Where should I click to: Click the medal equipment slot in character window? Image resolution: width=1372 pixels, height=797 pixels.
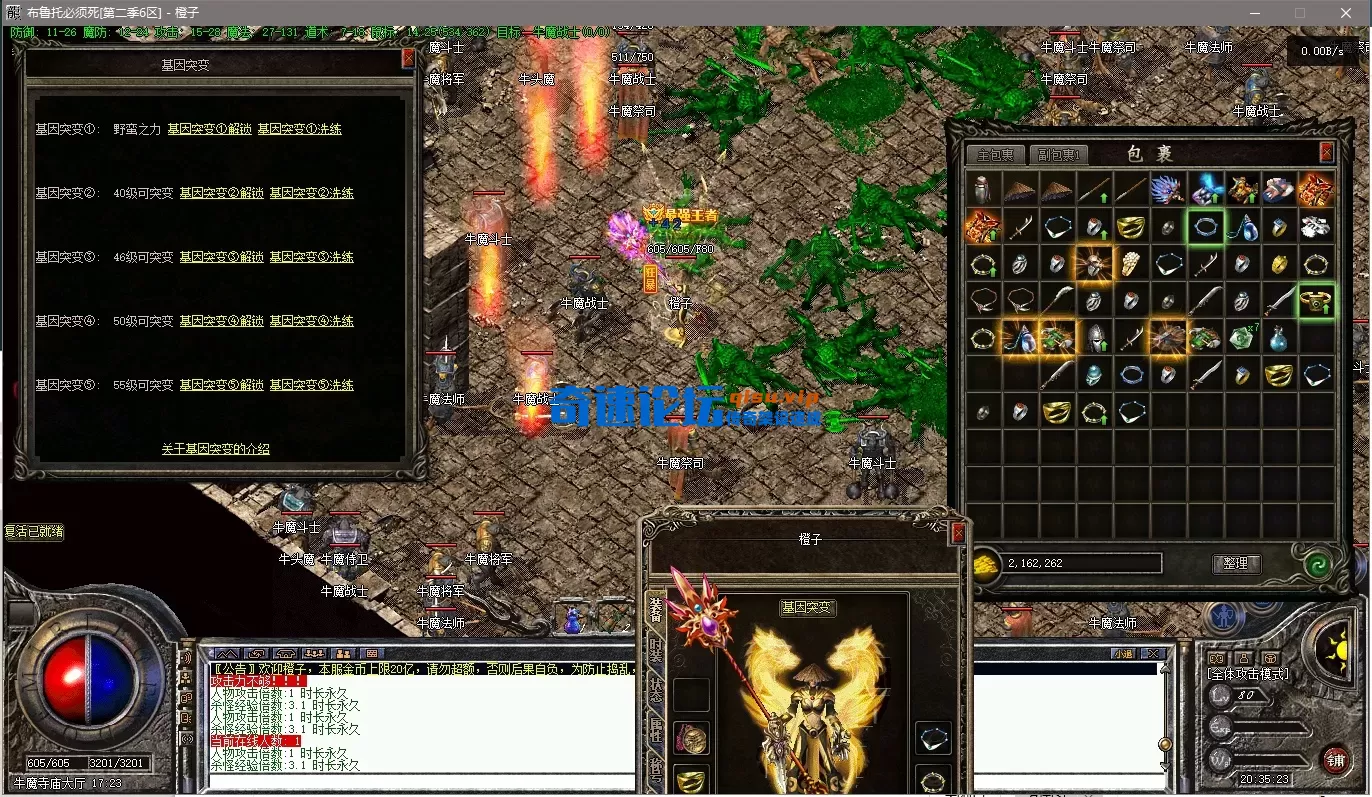(x=691, y=737)
